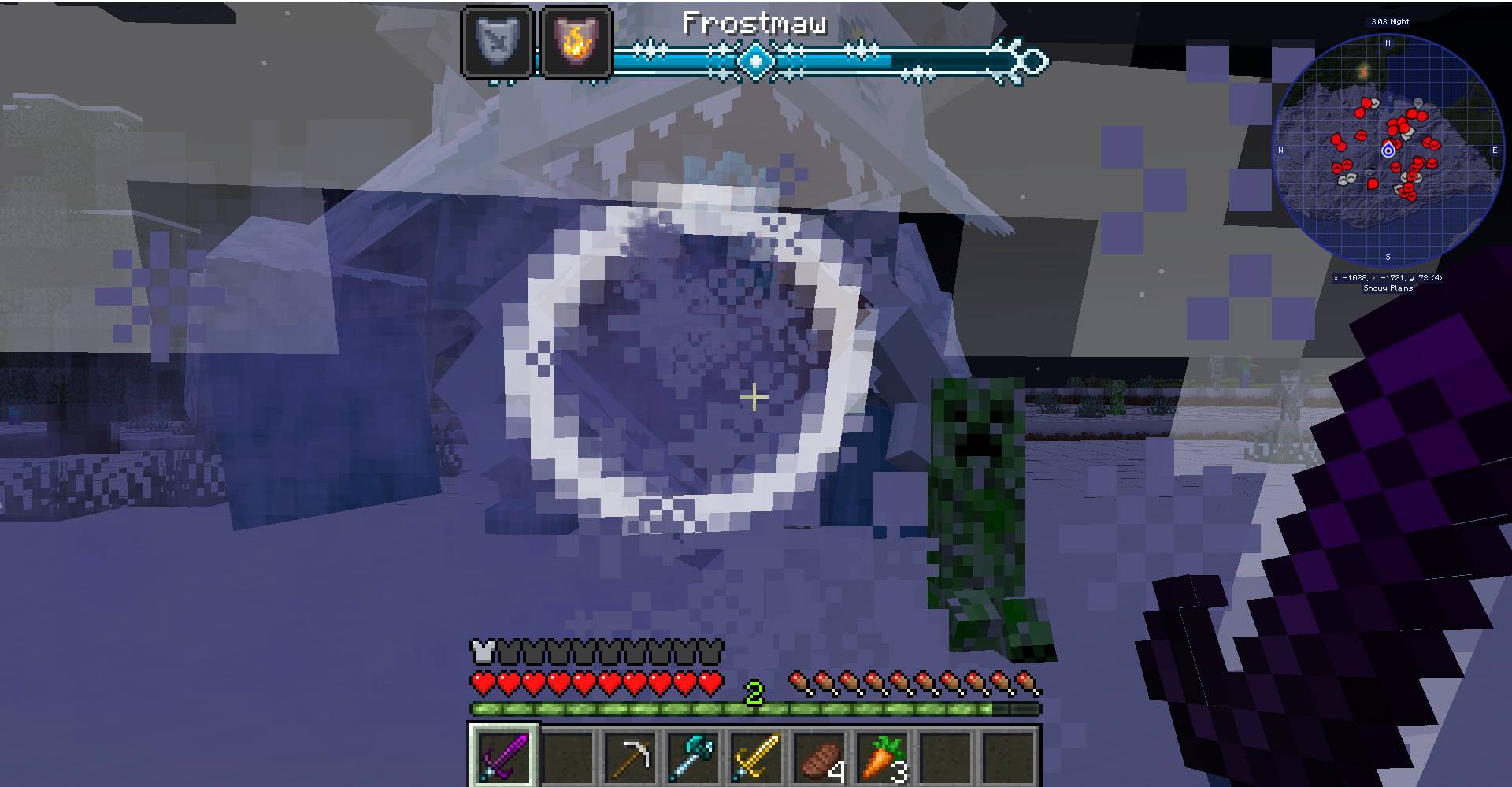
Task: Click the coordinates readout under the minimap
Action: (1387, 277)
